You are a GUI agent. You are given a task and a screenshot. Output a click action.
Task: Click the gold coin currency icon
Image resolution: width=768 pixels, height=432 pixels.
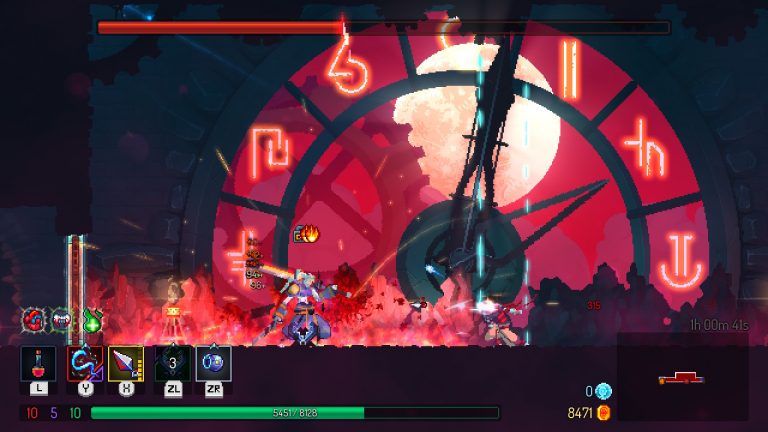pos(603,412)
